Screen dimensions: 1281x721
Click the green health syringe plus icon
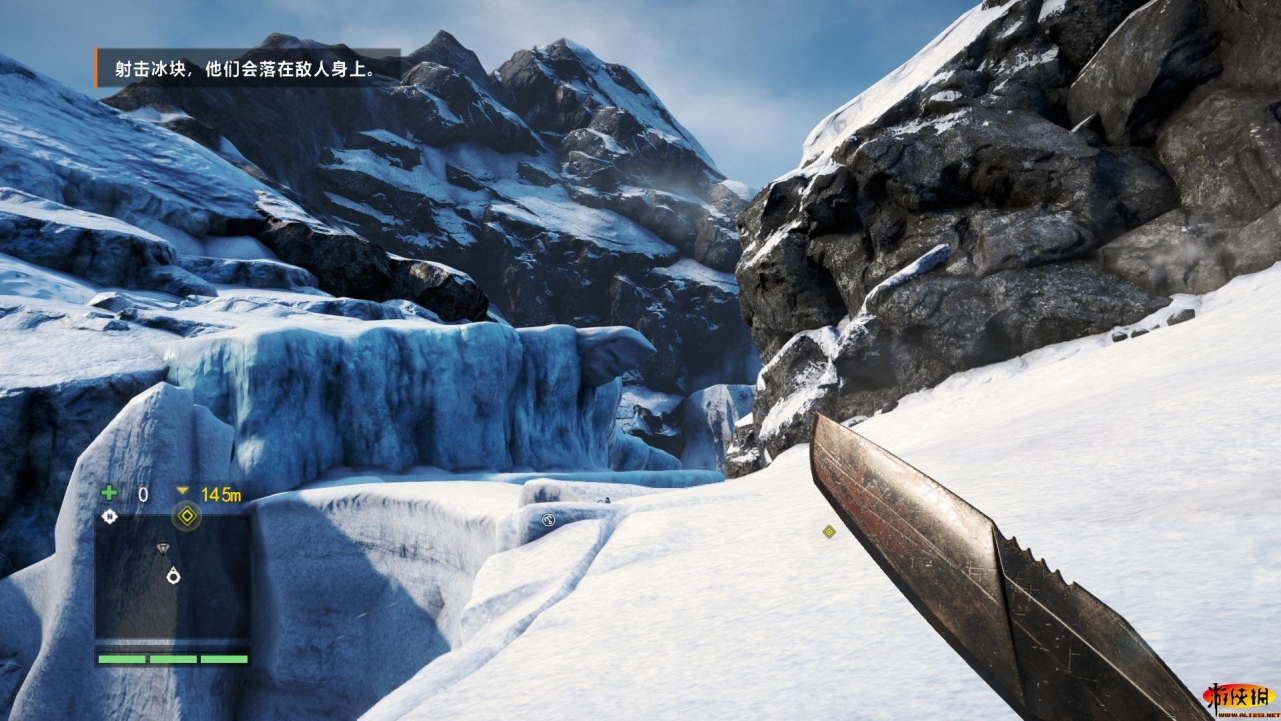click(x=109, y=493)
